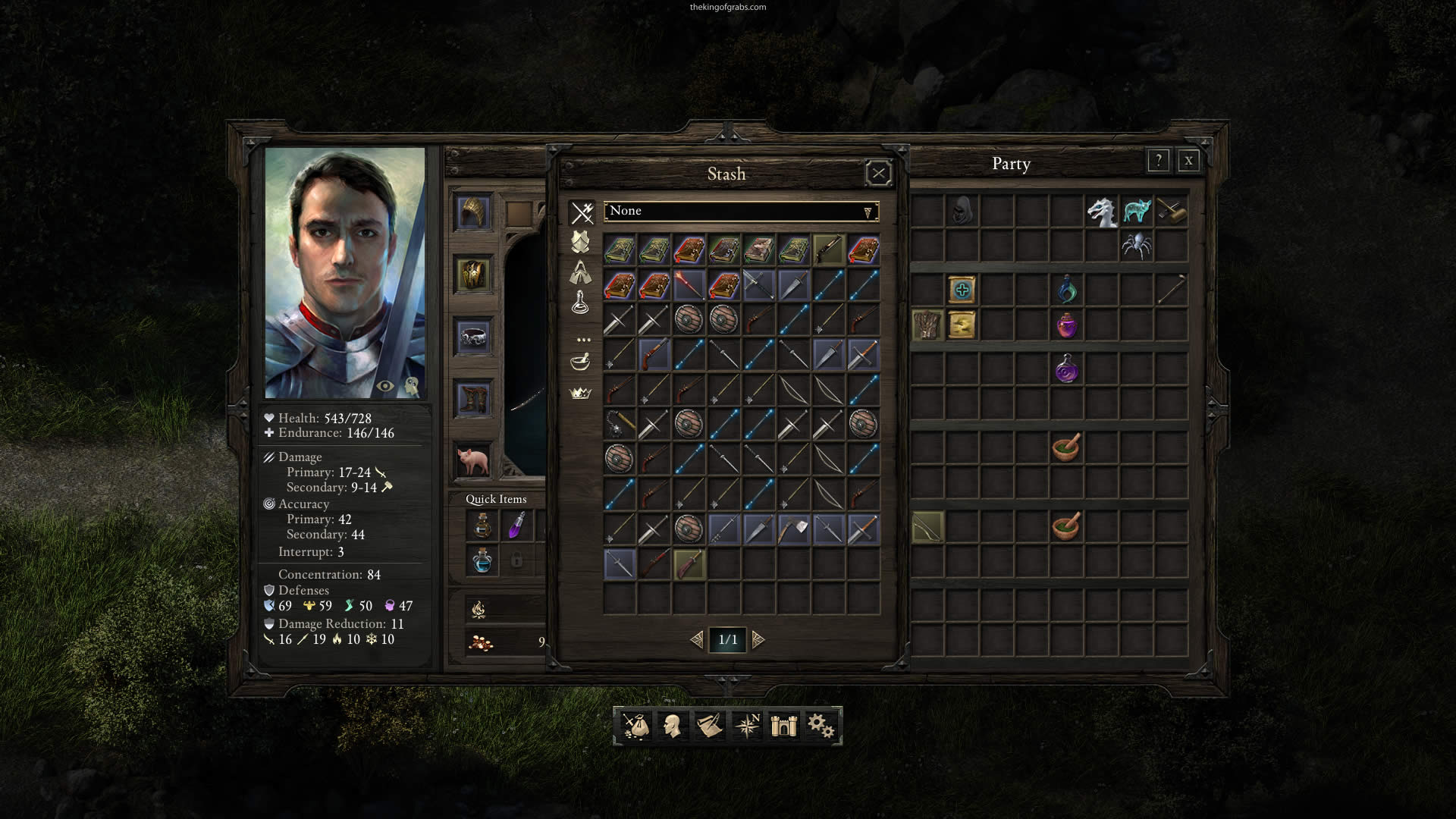
Task: Close the Stash window
Action: coord(878,174)
